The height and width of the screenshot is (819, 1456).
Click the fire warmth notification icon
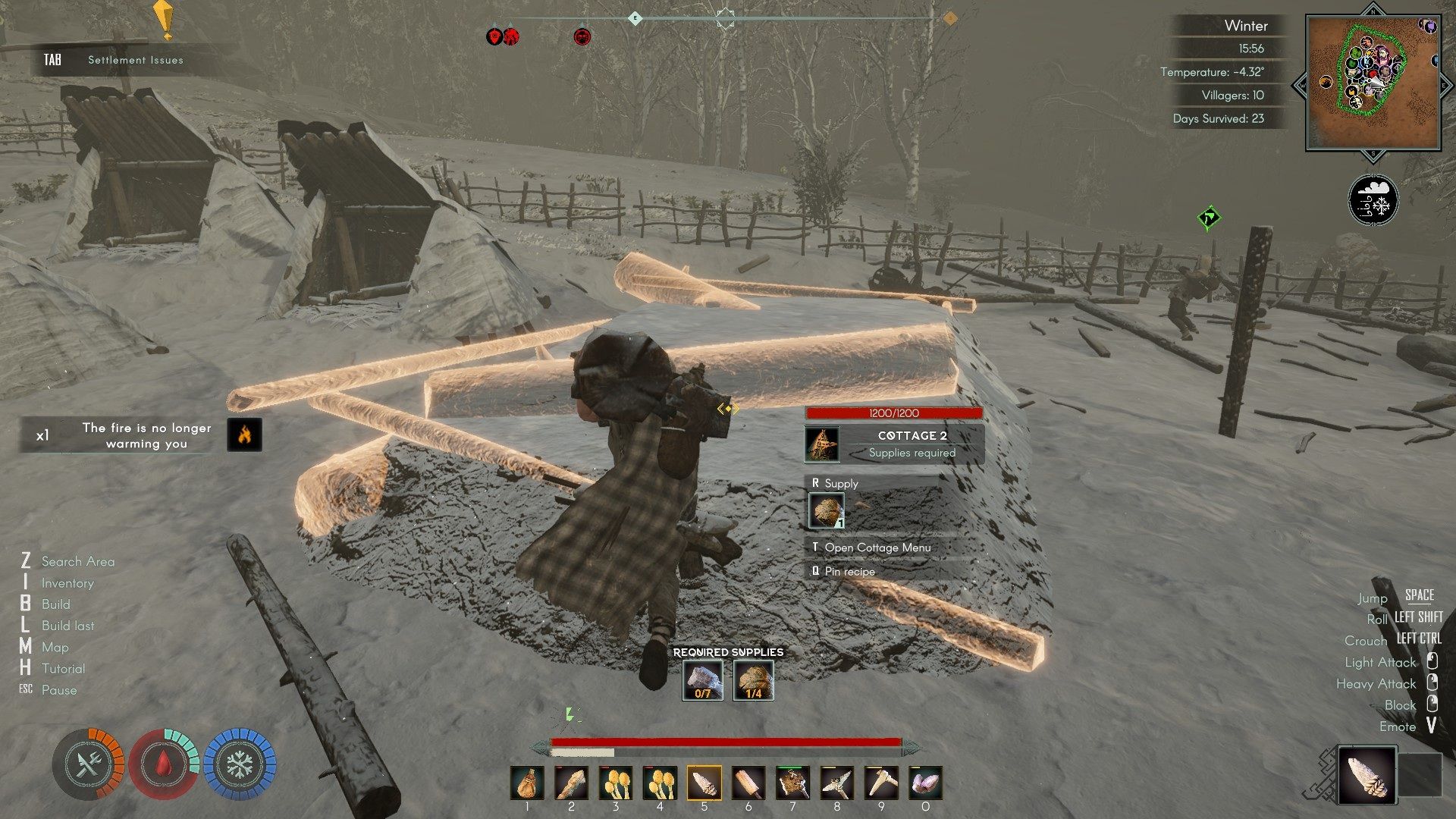click(x=245, y=435)
